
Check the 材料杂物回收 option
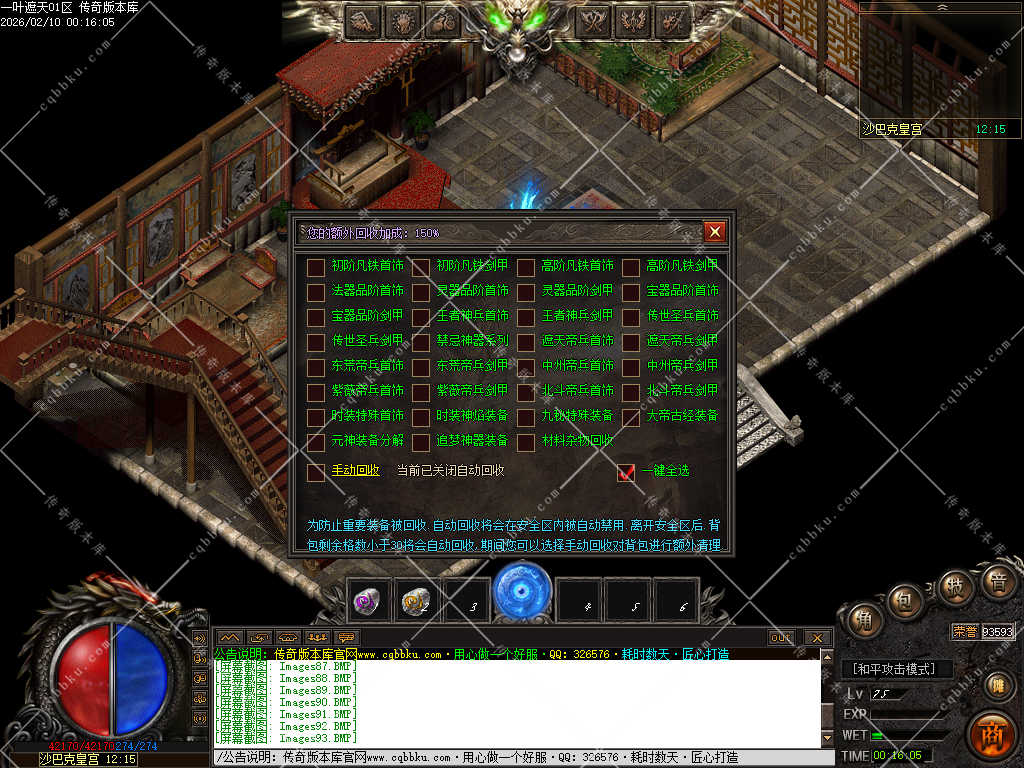(x=526, y=442)
